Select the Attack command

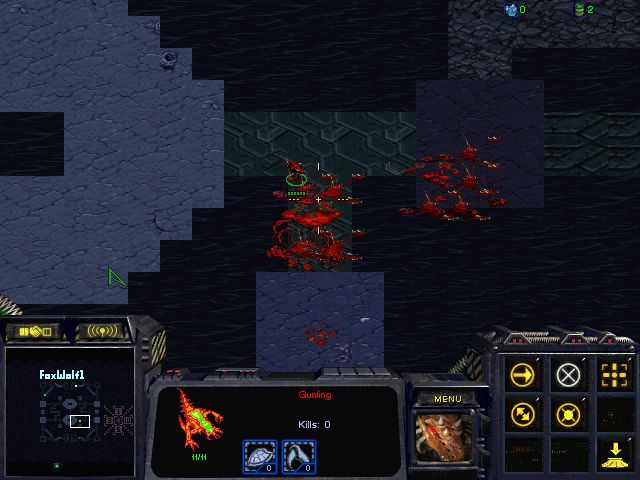(x=613, y=375)
